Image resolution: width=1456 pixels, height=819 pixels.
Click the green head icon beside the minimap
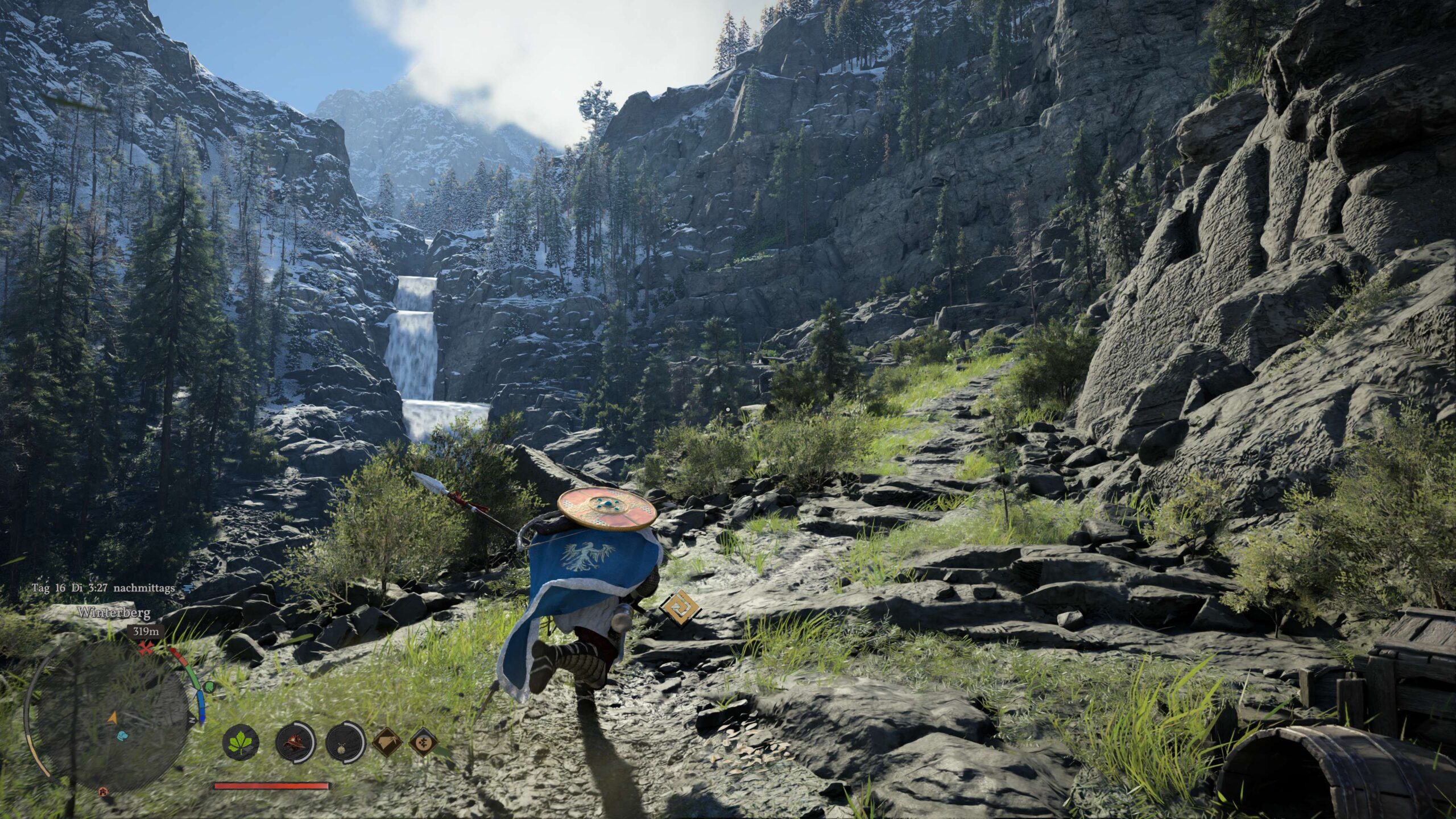209,686
